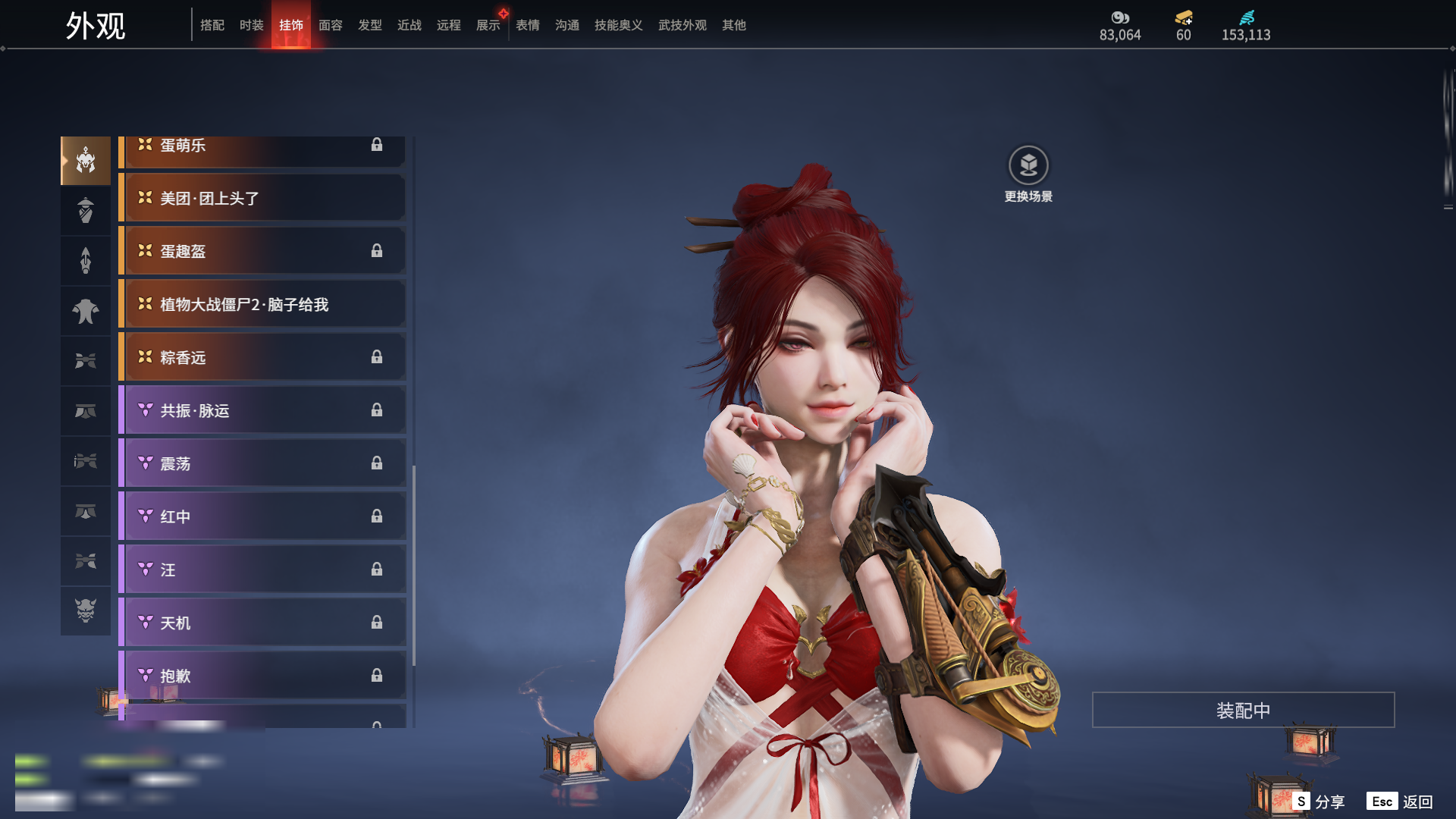Pick the locked 粽香远 accessory

(x=262, y=357)
